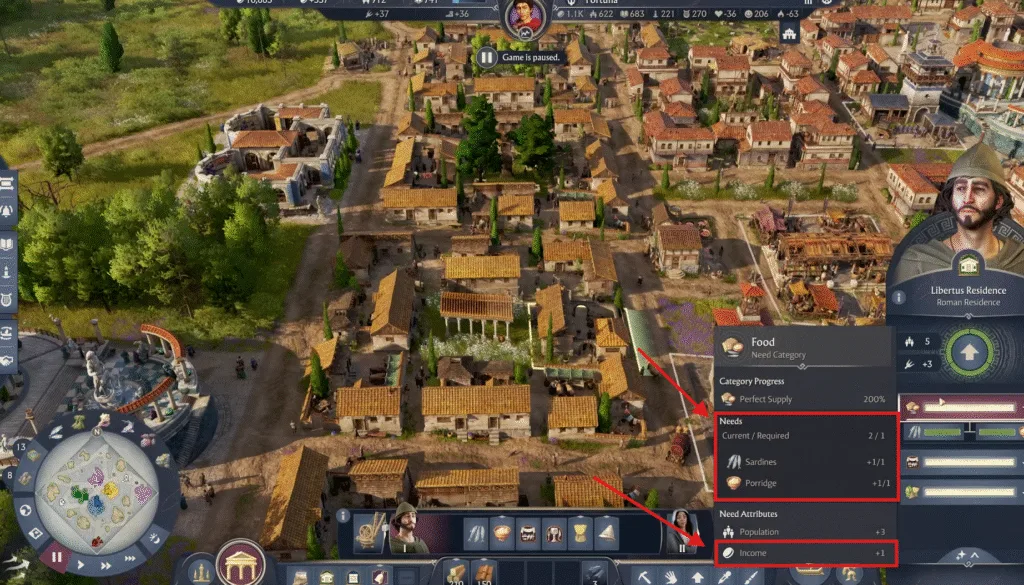Set game speed to normal play
This screenshot has width=1024, height=585.
click(x=79, y=564)
